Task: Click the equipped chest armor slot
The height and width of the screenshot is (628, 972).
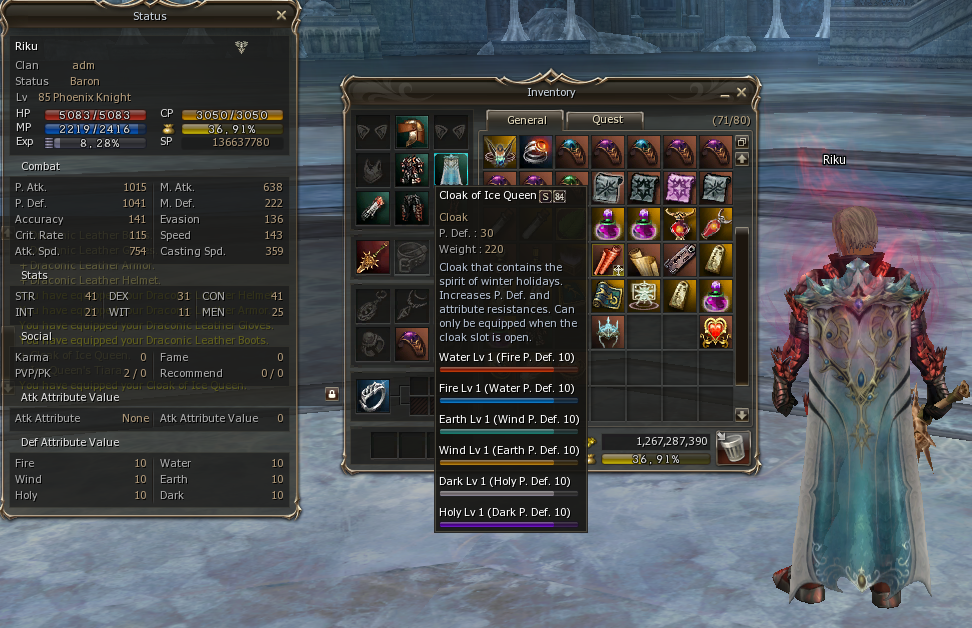Action: coord(411,170)
